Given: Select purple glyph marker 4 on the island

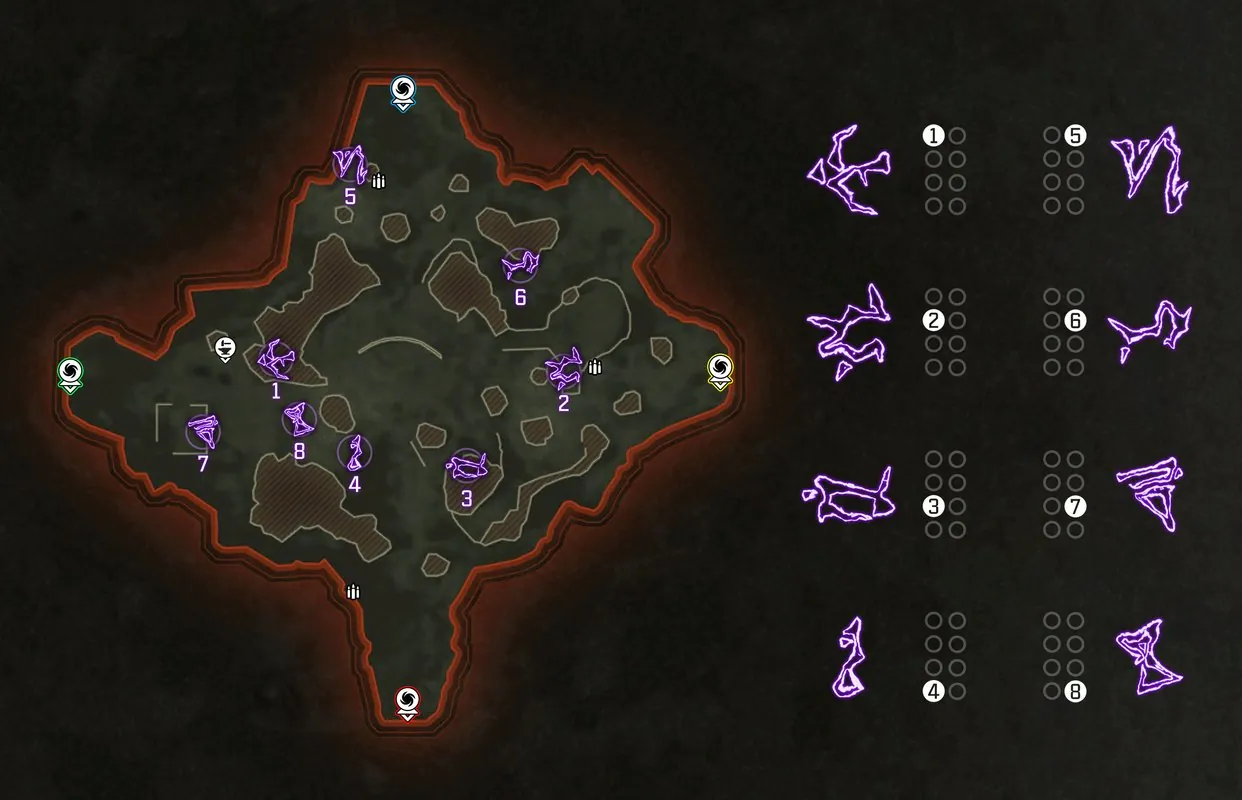Looking at the screenshot, I should point(353,453).
